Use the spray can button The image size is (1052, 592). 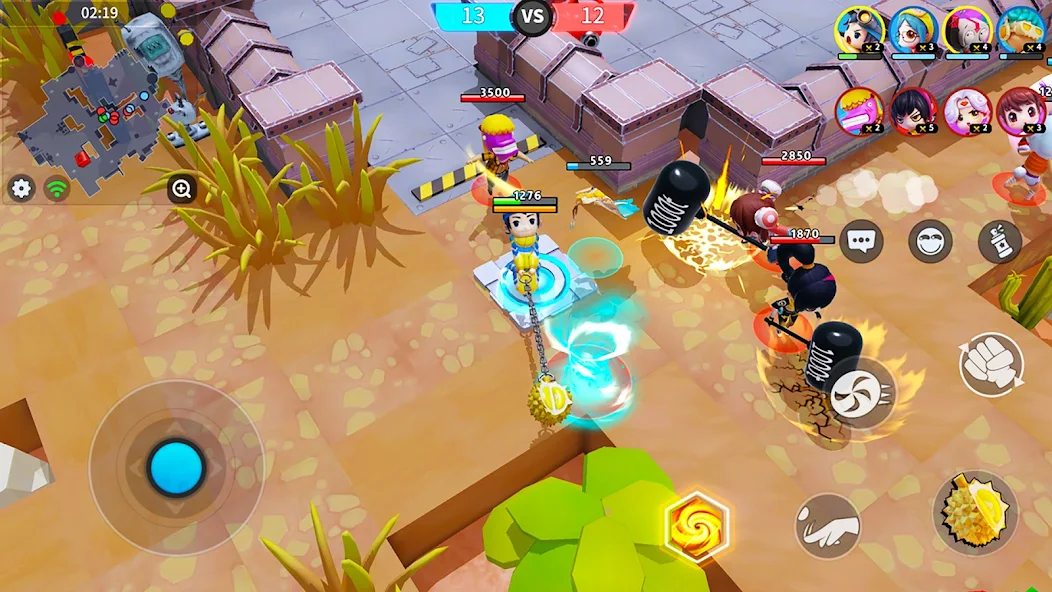[999, 241]
